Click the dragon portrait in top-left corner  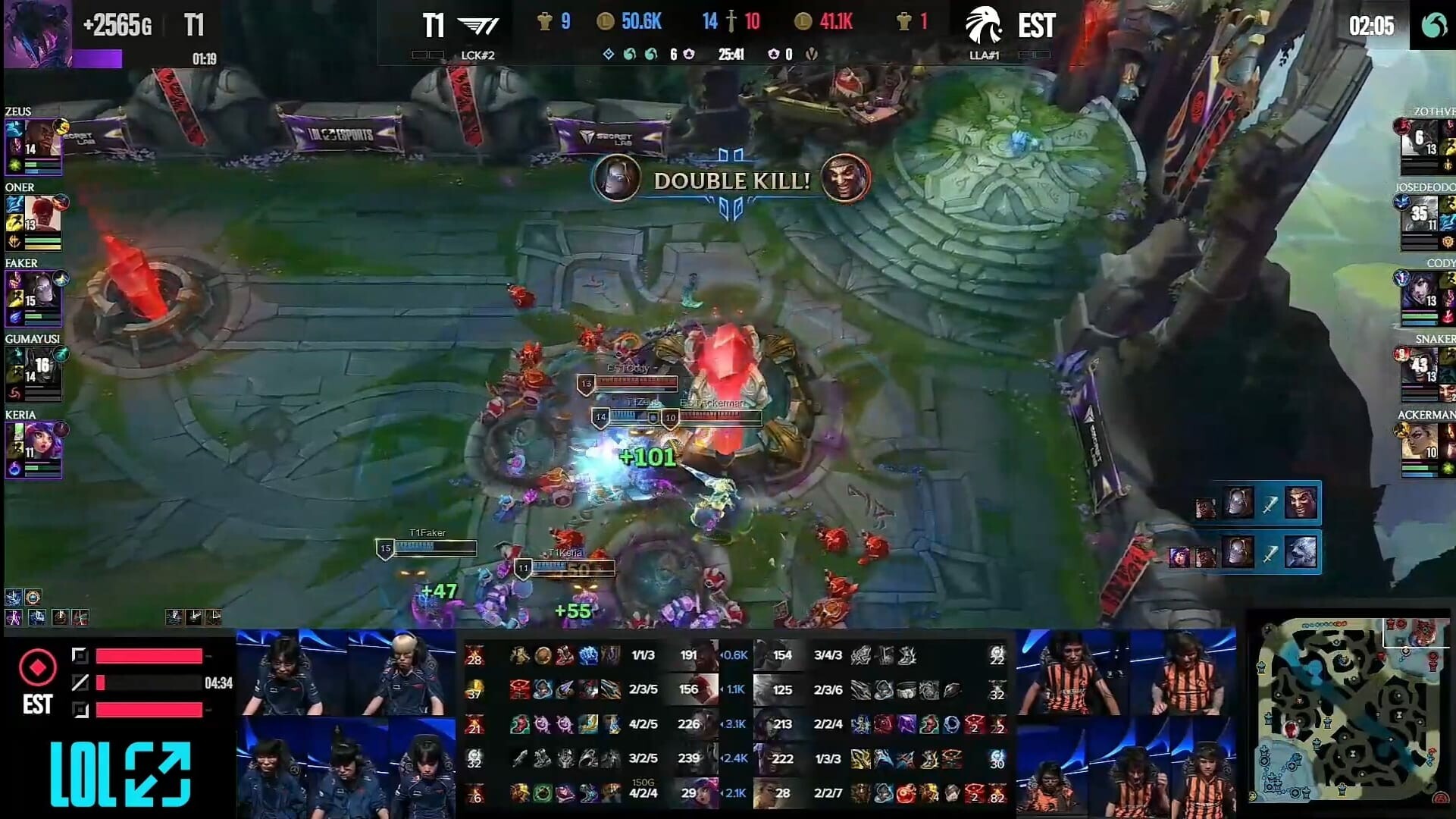[x=37, y=33]
